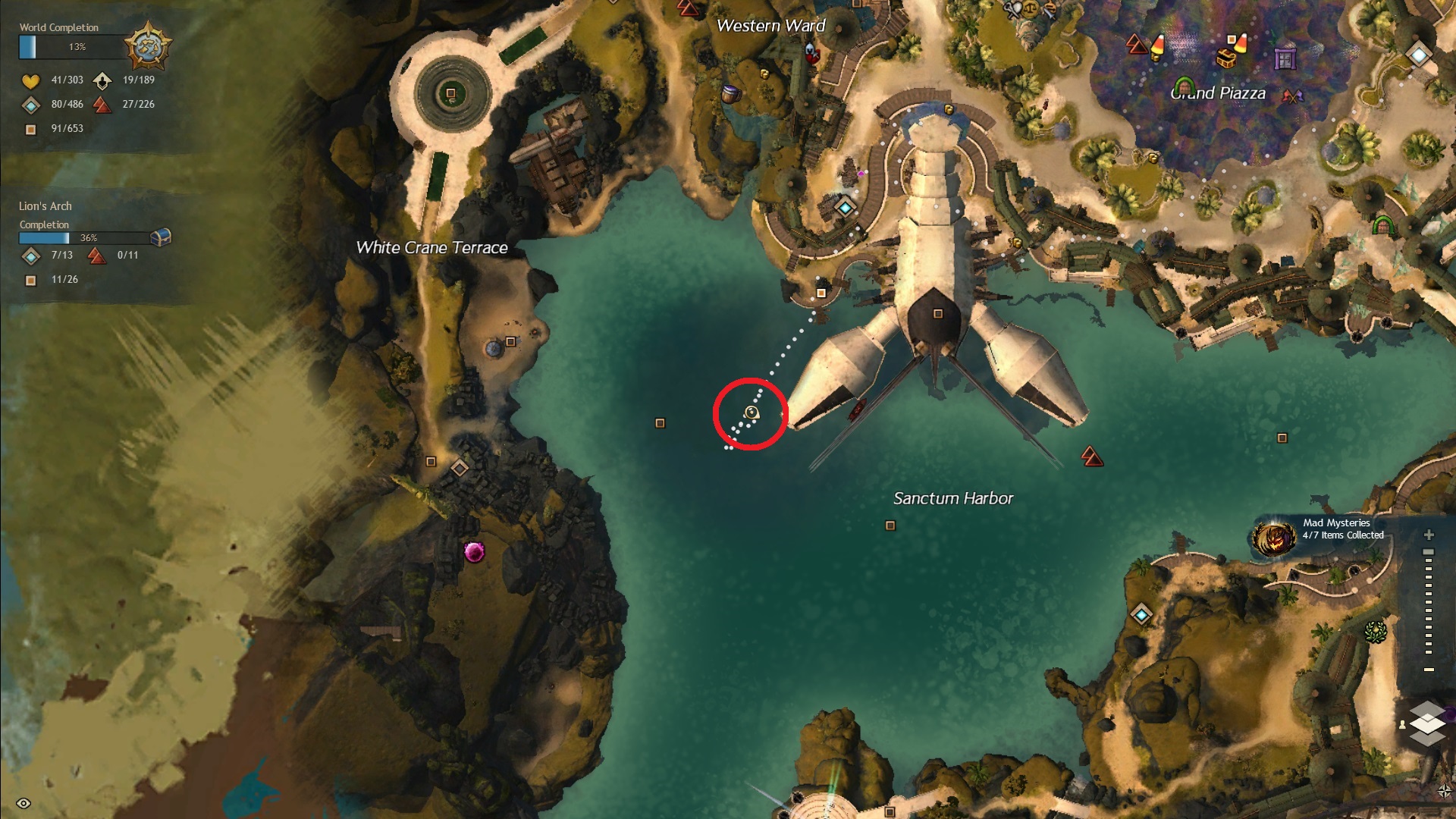Select the player position marker circled in red
Screen dimensions: 1456x819
coord(752,413)
